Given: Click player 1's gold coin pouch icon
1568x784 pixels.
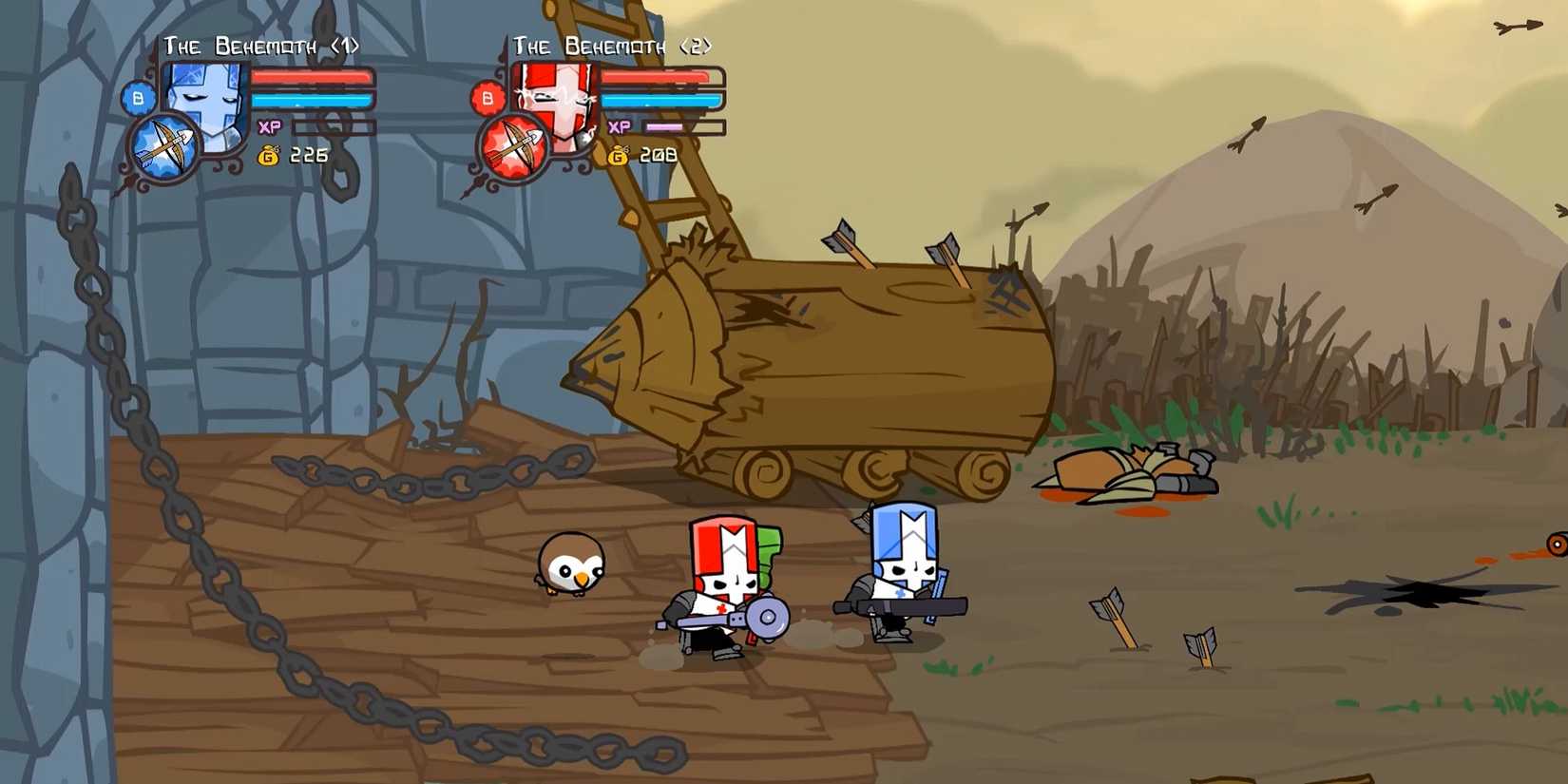Looking at the screenshot, I should coord(270,154).
